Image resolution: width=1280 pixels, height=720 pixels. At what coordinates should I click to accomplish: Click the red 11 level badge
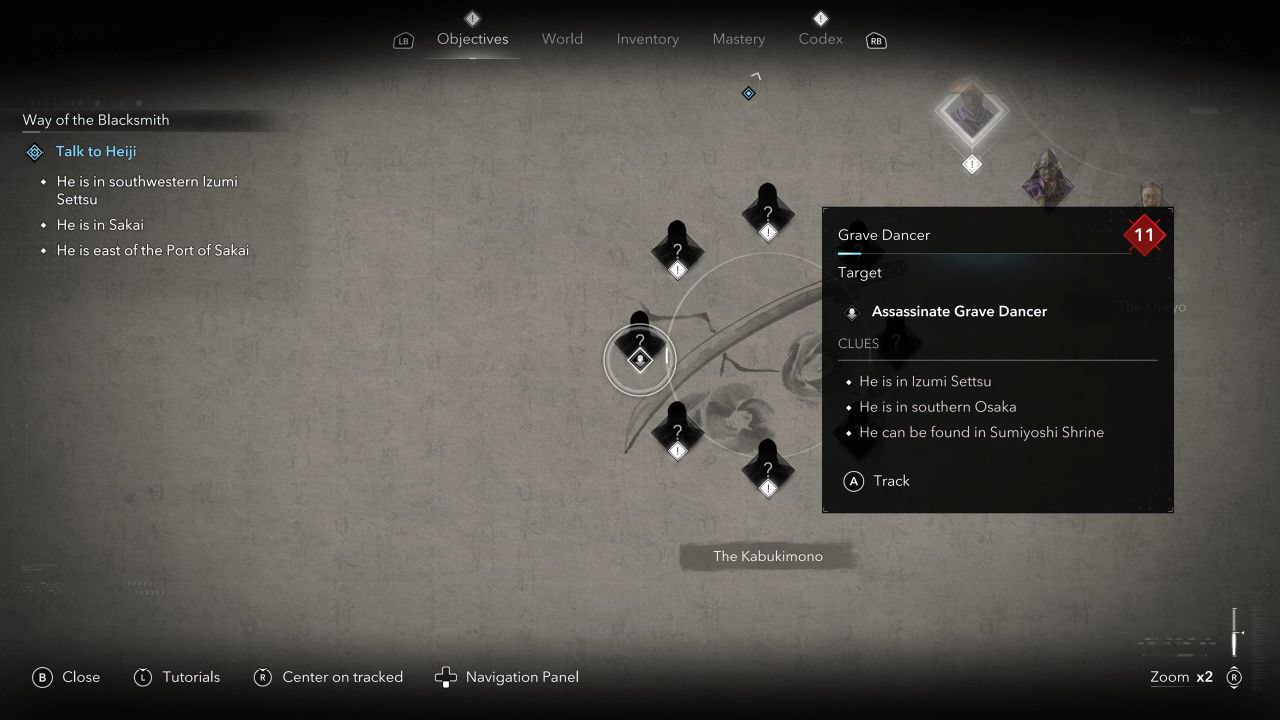tap(1144, 235)
